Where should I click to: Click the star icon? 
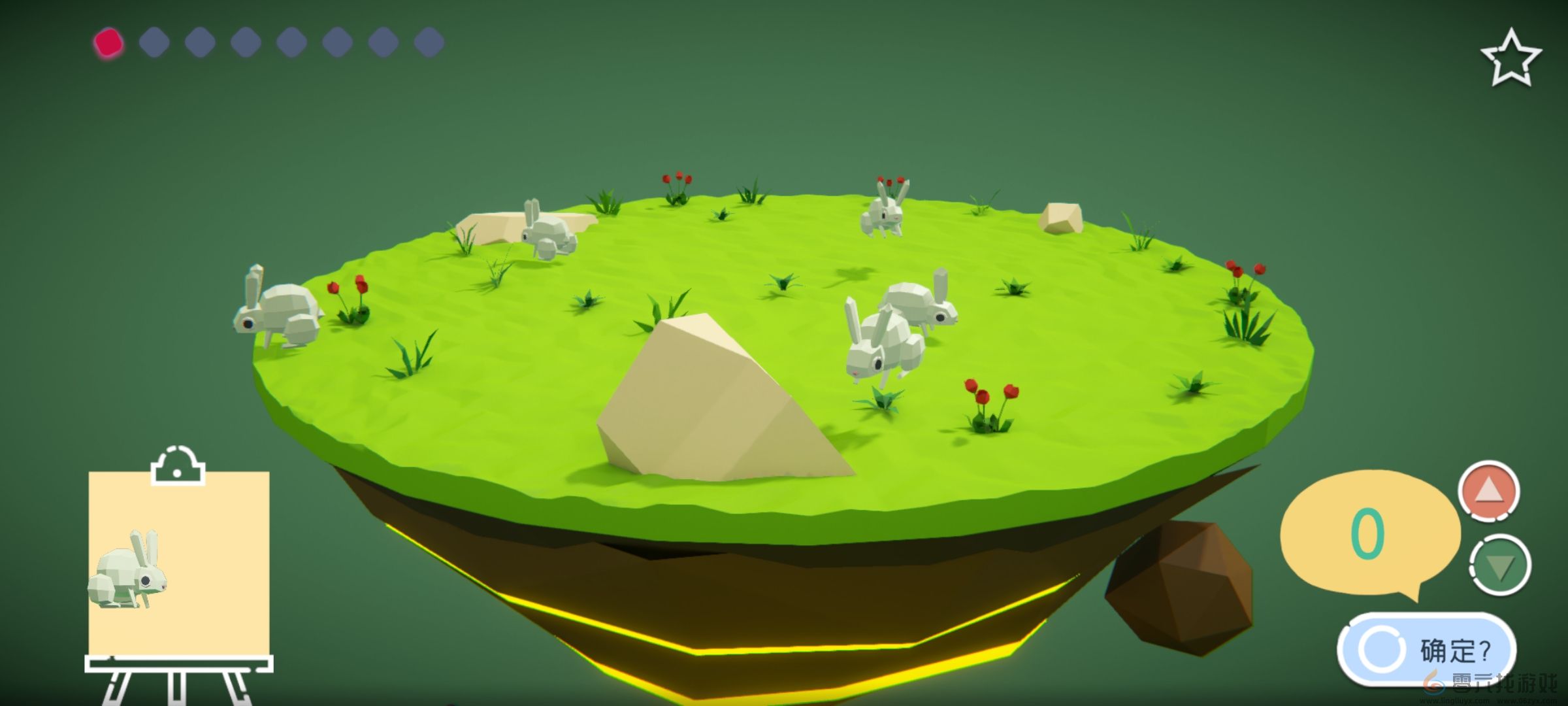[x=1511, y=59]
